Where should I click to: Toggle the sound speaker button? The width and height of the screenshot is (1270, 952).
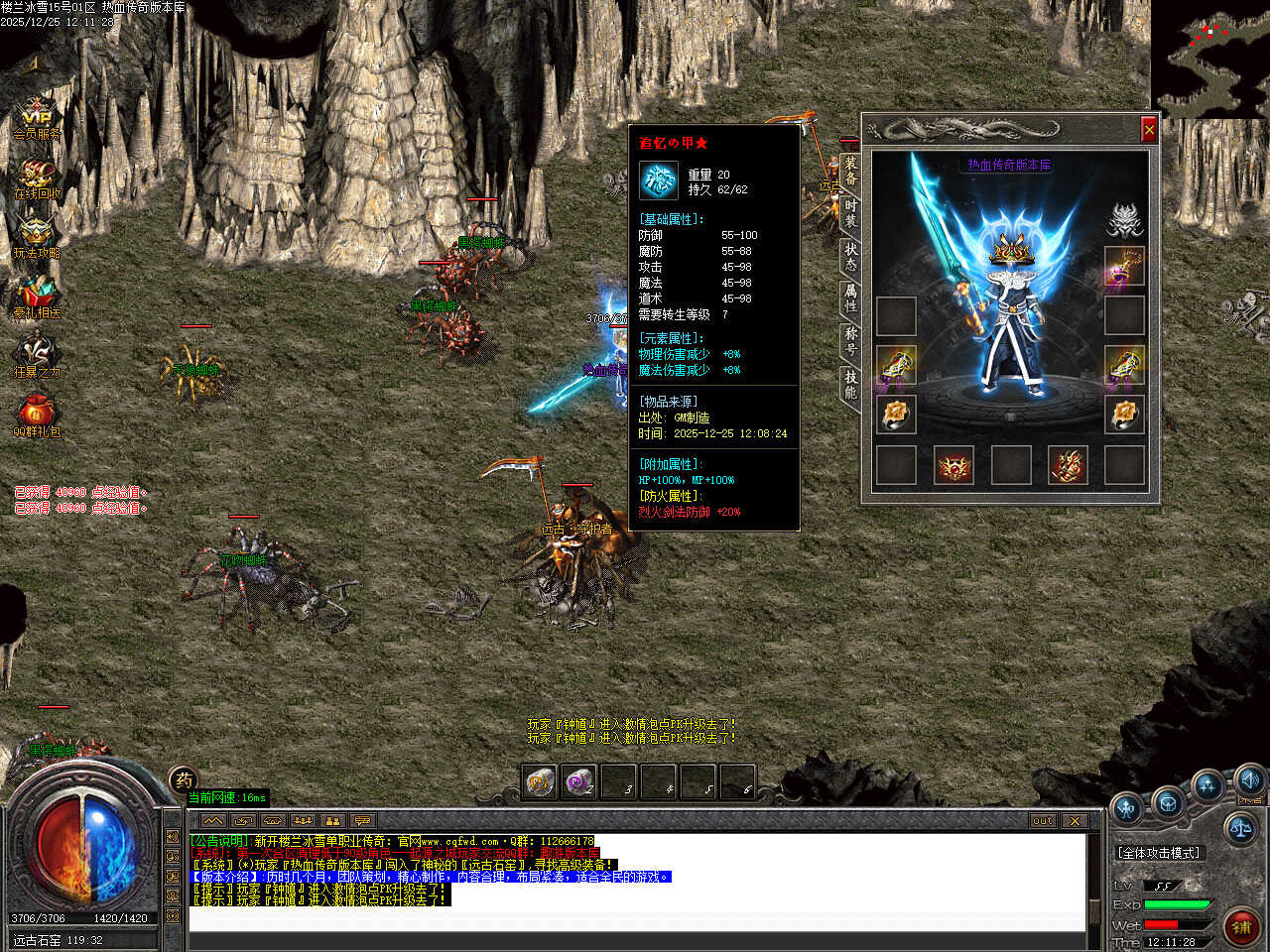click(x=1249, y=779)
